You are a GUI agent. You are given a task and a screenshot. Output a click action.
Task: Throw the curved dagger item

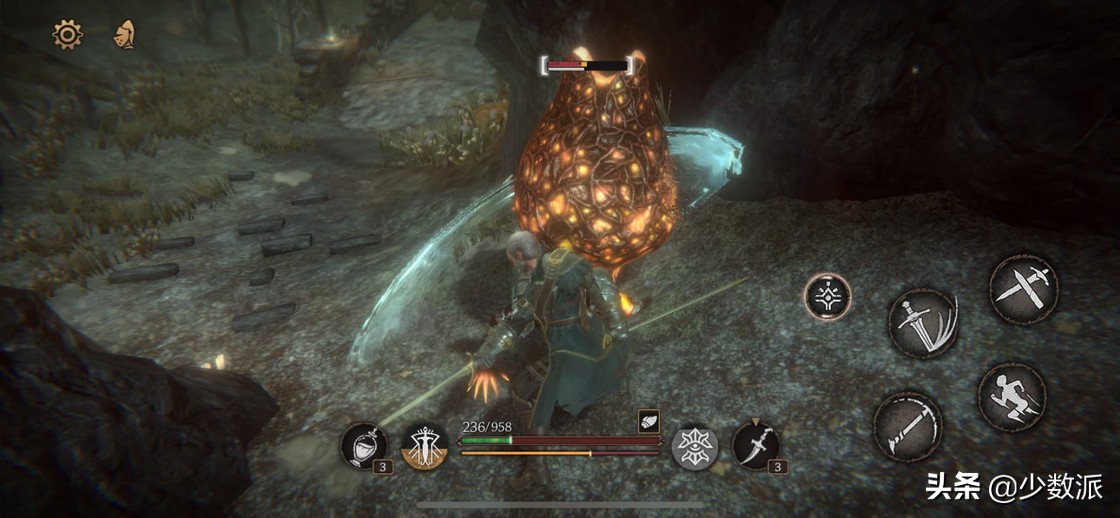(755, 445)
